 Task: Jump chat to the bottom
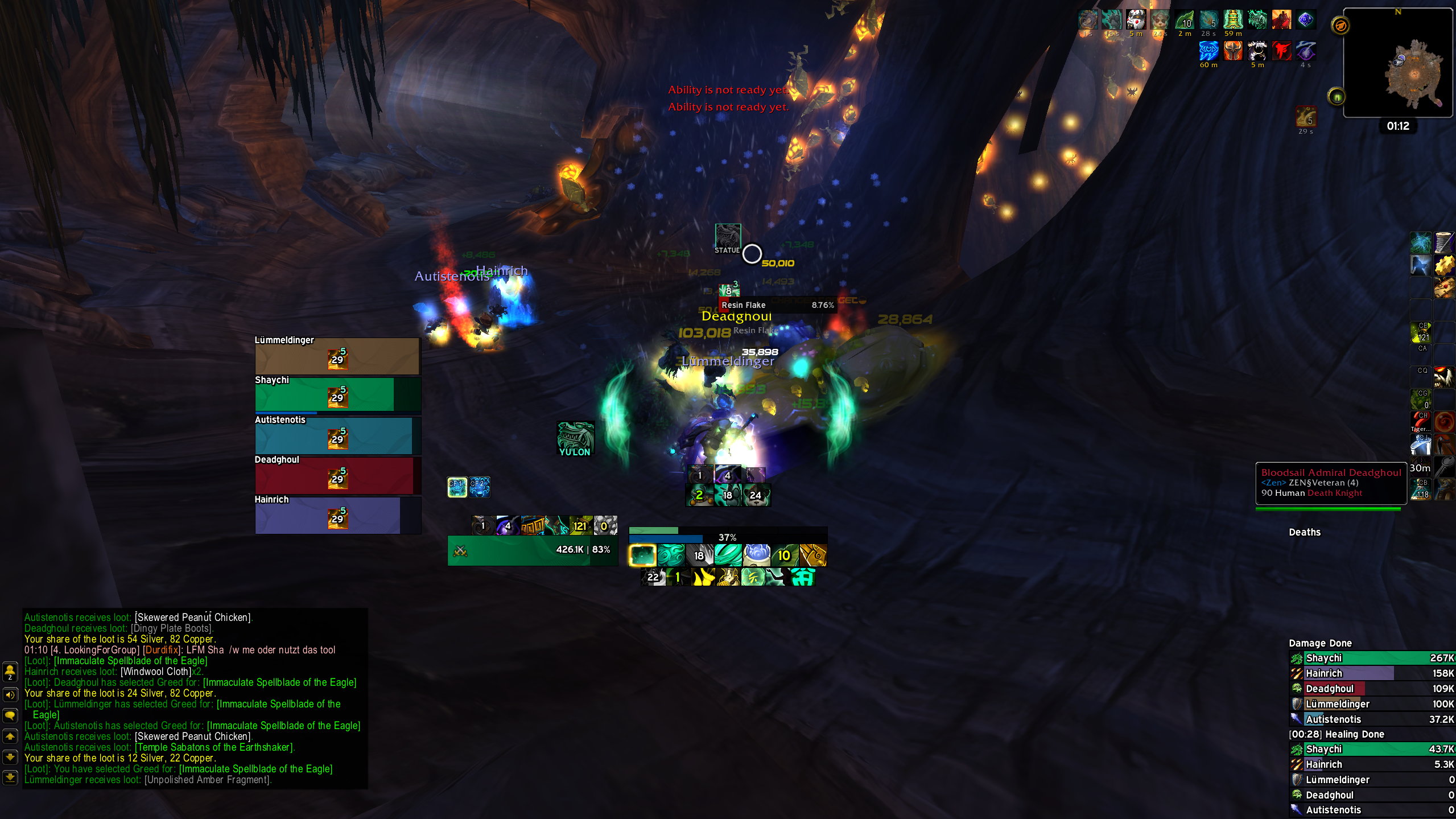click(10, 777)
